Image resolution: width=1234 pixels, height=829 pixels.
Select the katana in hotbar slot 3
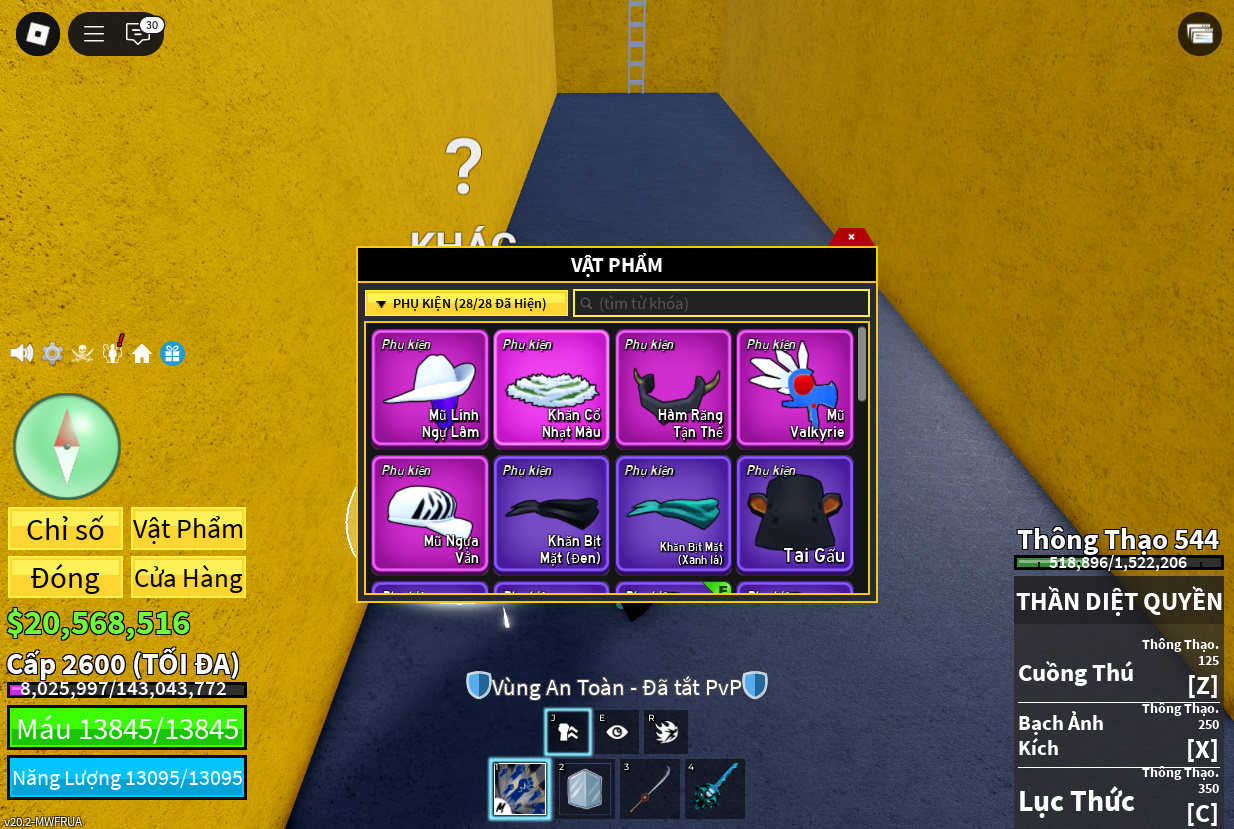650,789
